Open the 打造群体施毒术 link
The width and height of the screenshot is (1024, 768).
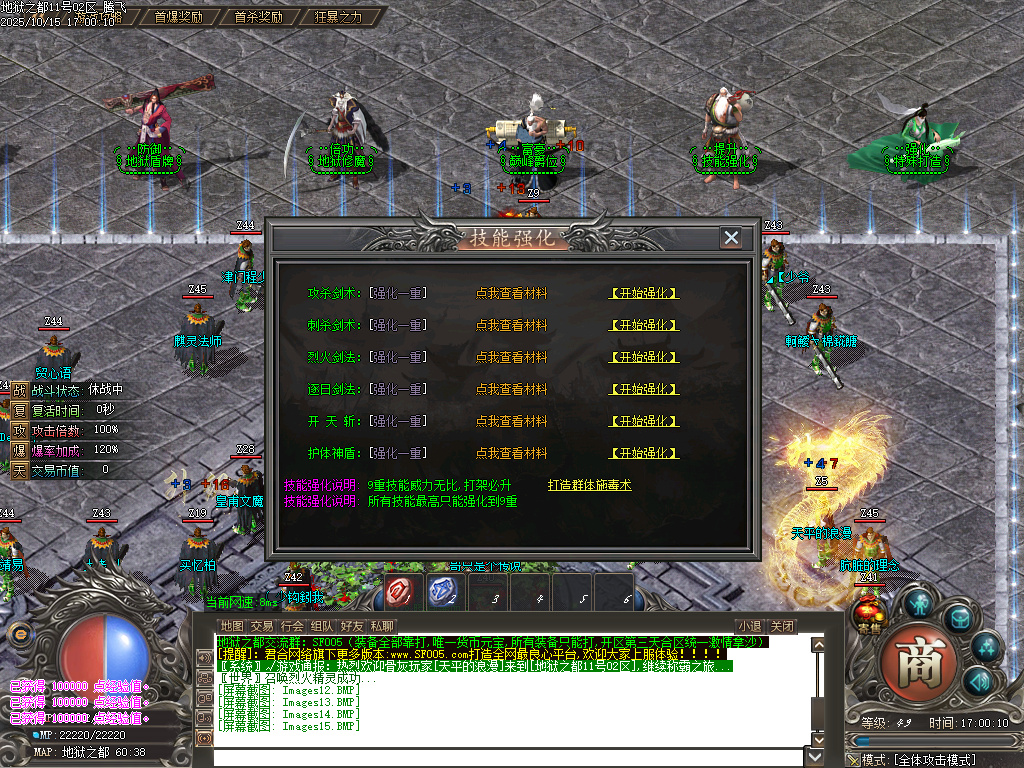589,485
